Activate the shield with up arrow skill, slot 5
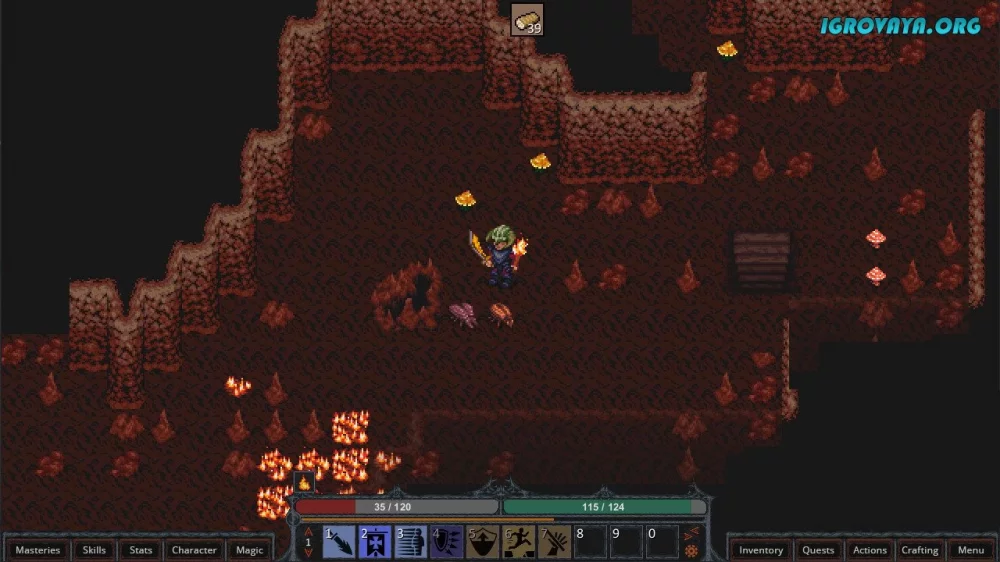This screenshot has height=562, width=1000. [x=483, y=542]
